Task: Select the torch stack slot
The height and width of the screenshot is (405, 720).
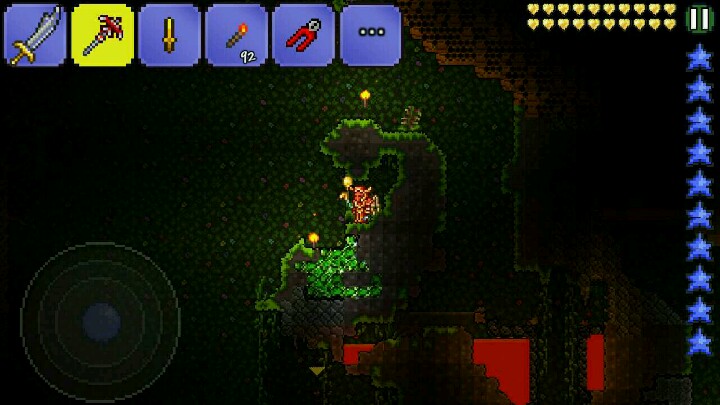Action: (236, 35)
